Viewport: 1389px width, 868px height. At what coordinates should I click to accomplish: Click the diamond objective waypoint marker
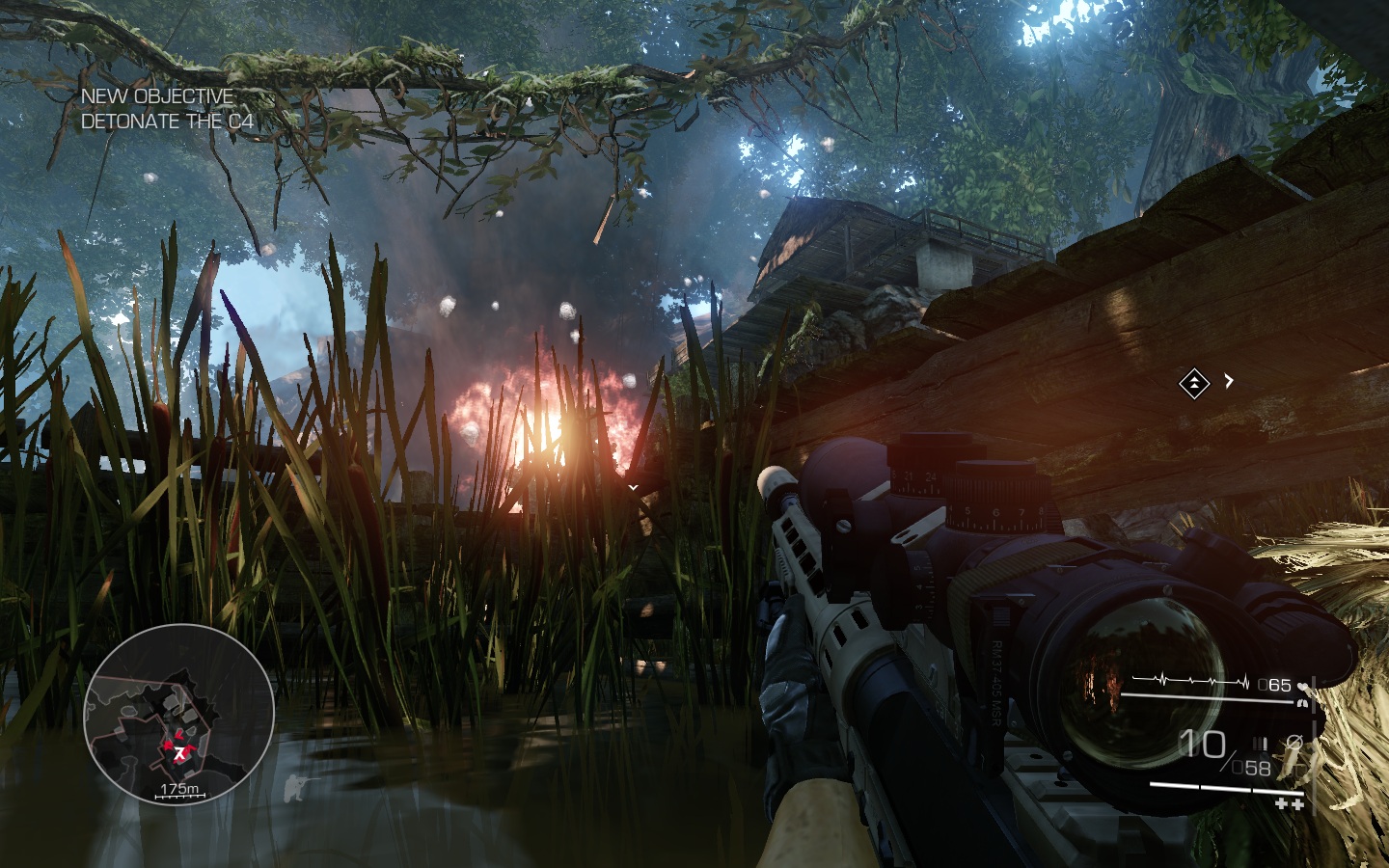point(1194,384)
